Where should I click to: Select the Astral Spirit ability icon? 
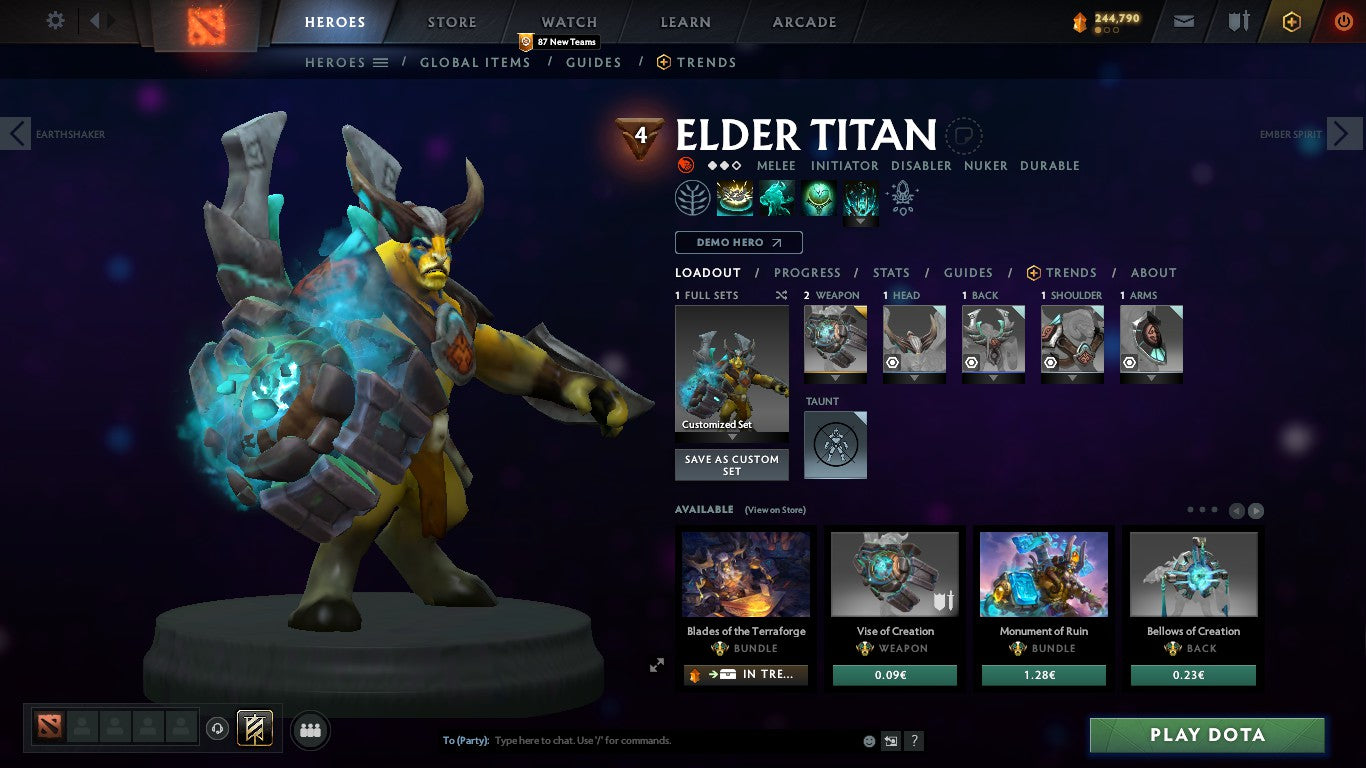click(x=777, y=197)
